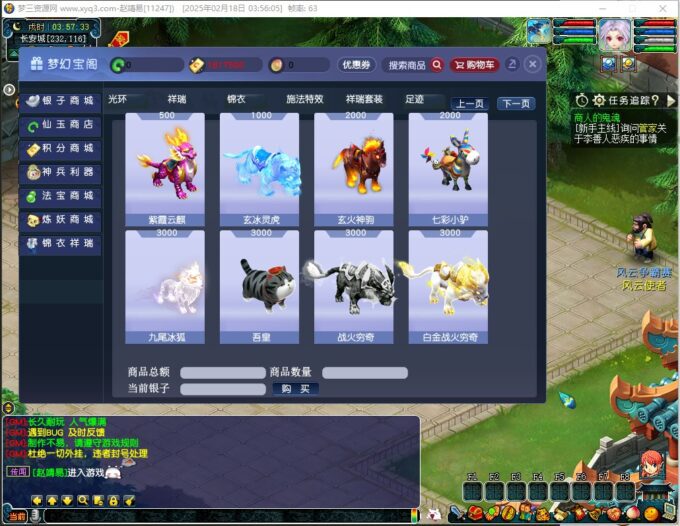Viewport: 680px width, 526px height.
Task: Click the 购买 buy button
Action: click(295, 389)
